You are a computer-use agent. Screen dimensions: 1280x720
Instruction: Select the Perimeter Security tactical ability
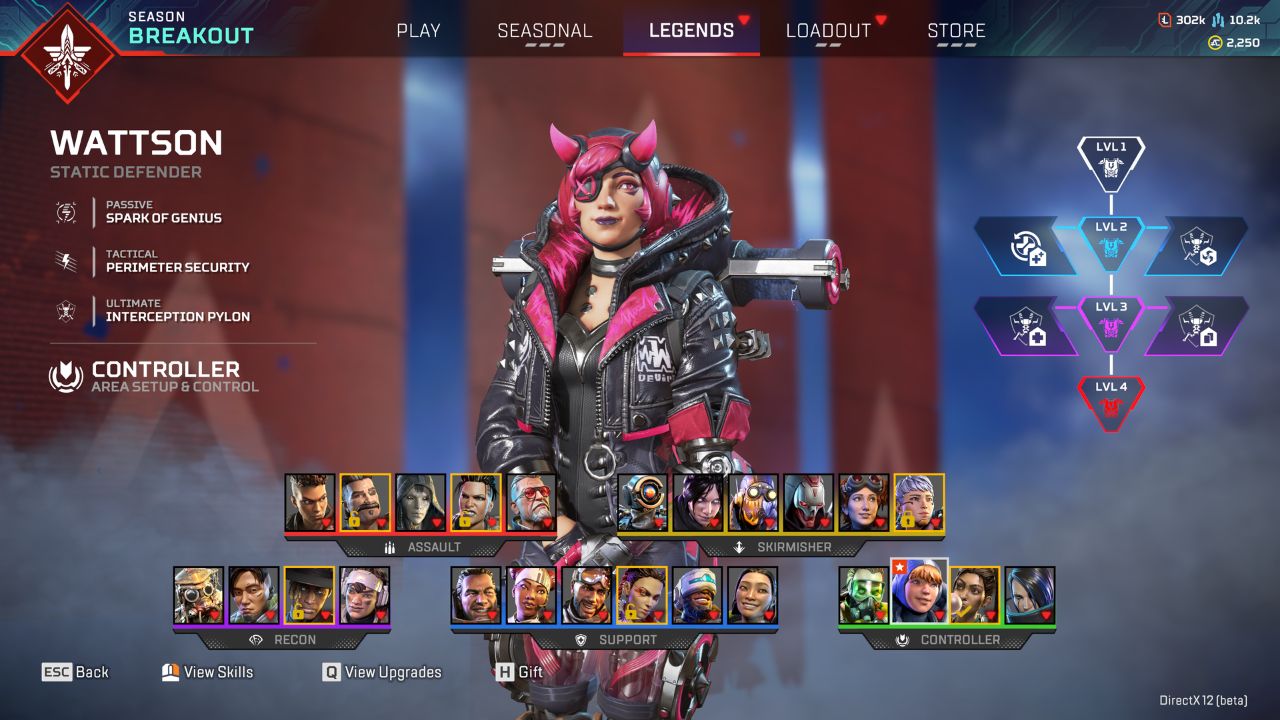click(177, 261)
